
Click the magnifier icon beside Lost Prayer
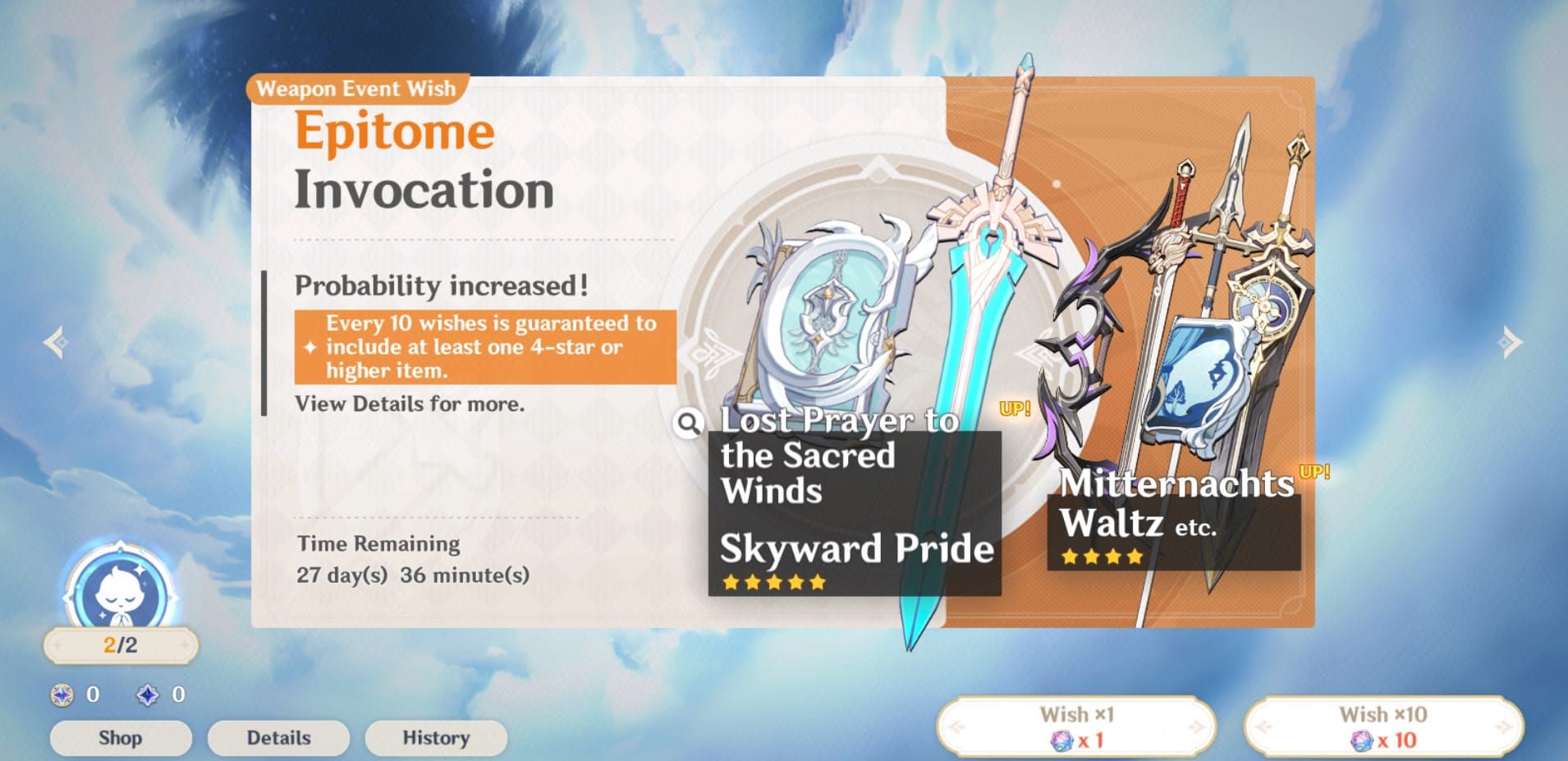point(690,422)
